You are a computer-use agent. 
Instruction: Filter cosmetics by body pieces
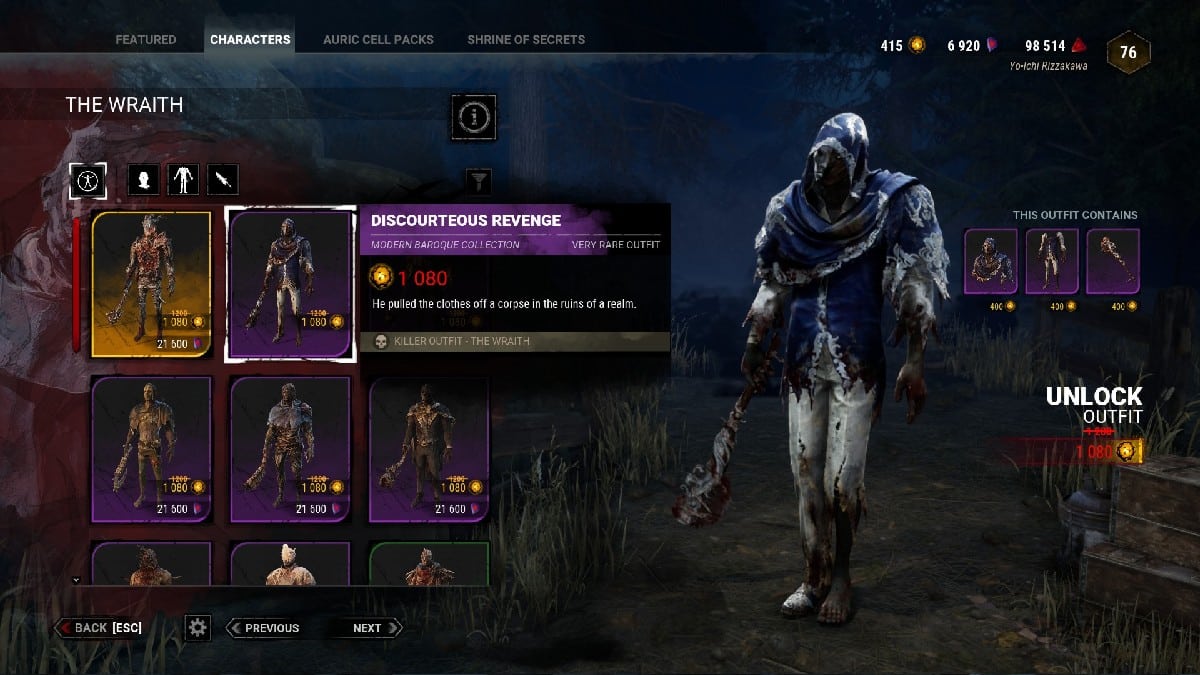pyautogui.click(x=183, y=180)
